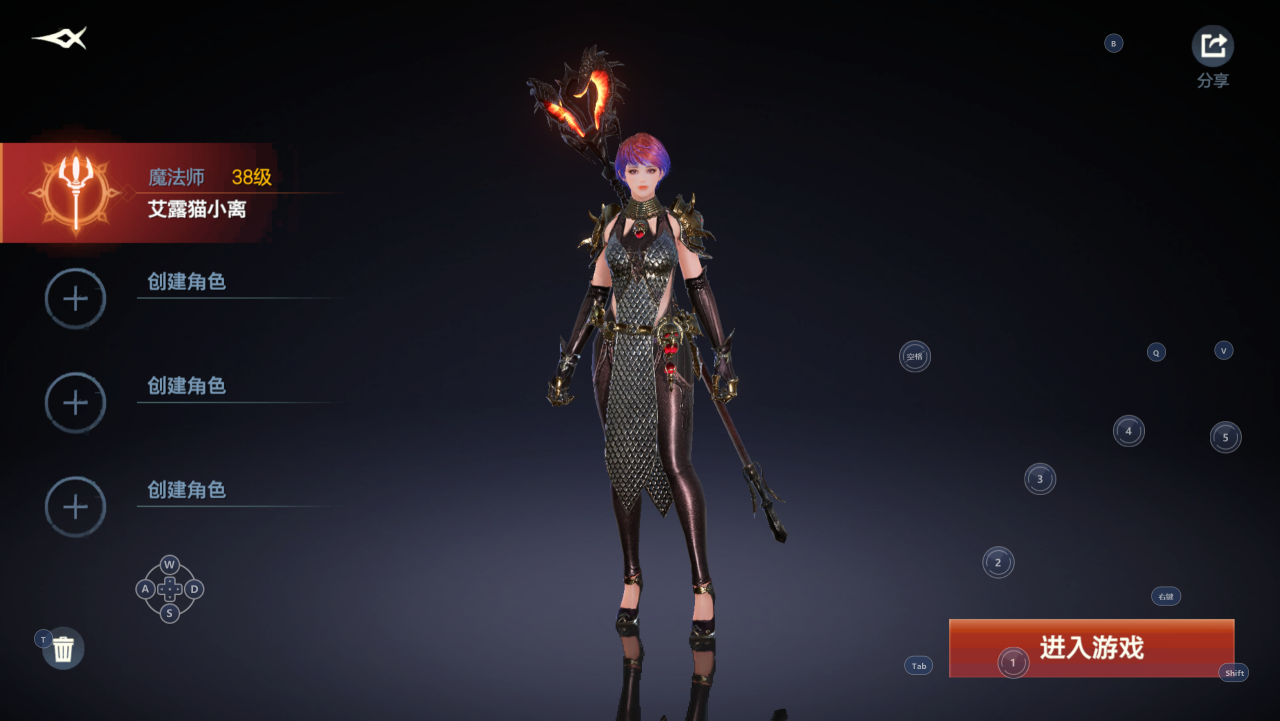Screen dimensions: 1280x721
Task: Open the 分享 share button
Action: (1212, 47)
